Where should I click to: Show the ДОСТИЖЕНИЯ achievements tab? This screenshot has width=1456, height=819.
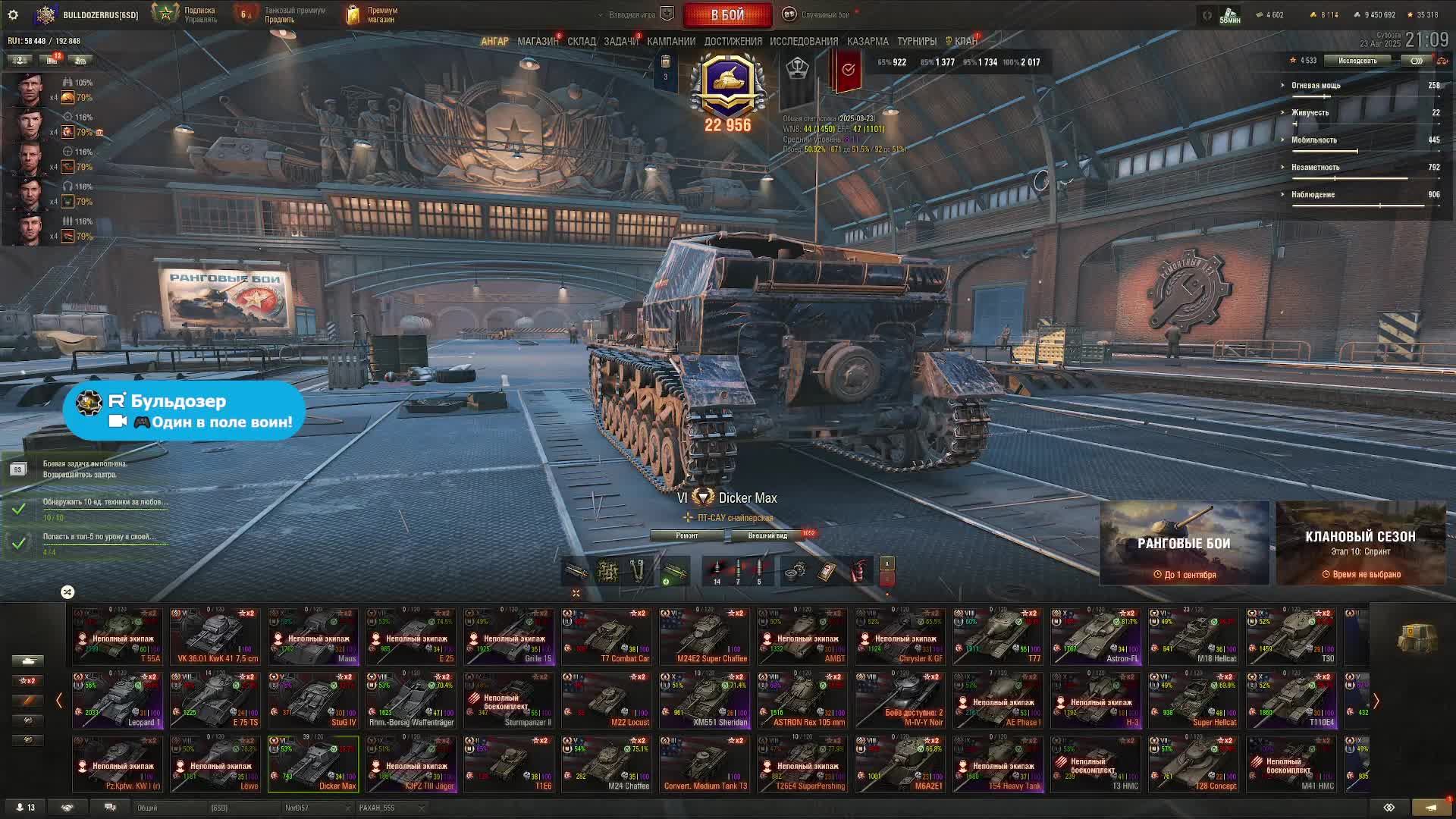pos(733,42)
